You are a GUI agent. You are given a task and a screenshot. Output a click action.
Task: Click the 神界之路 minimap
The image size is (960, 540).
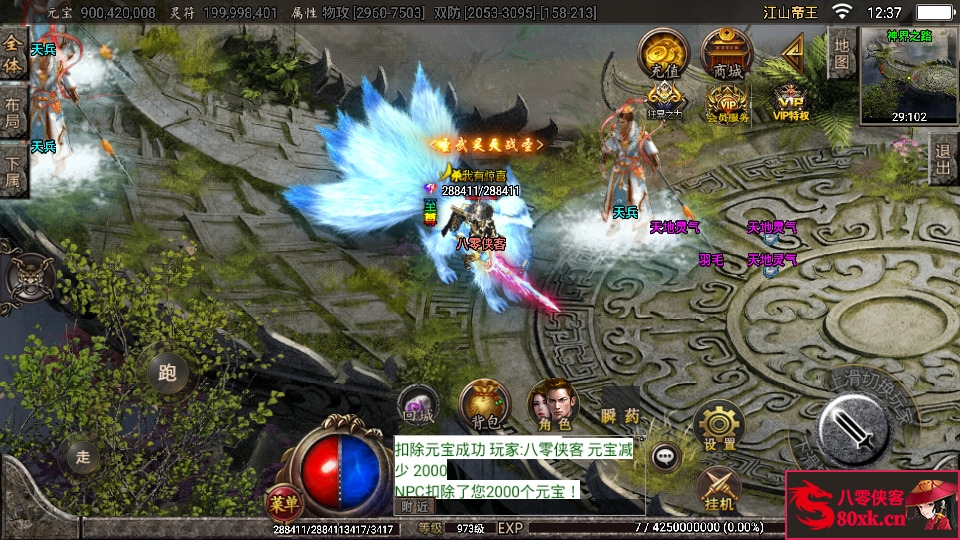tap(907, 75)
